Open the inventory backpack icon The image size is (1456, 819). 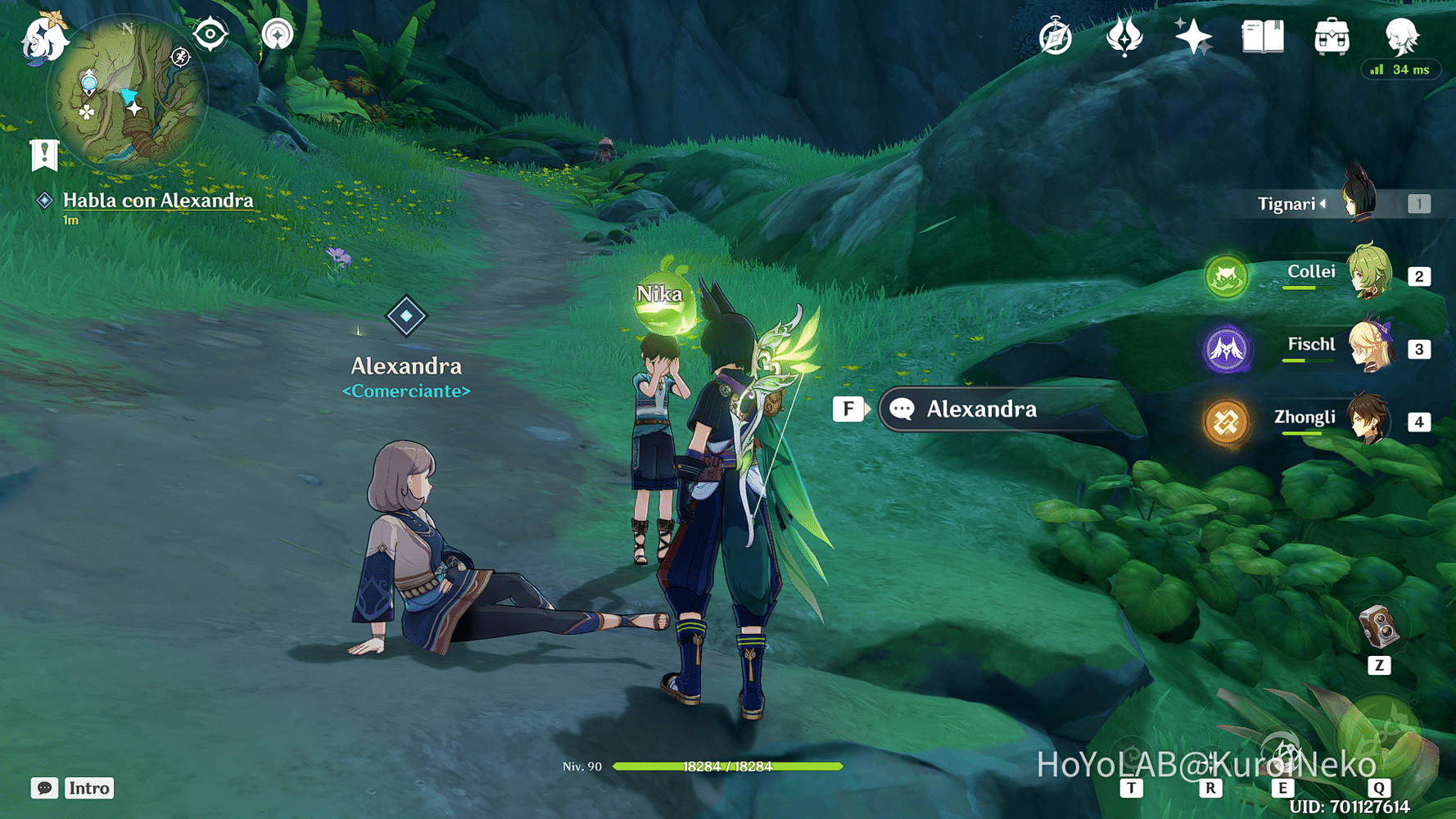(1332, 38)
